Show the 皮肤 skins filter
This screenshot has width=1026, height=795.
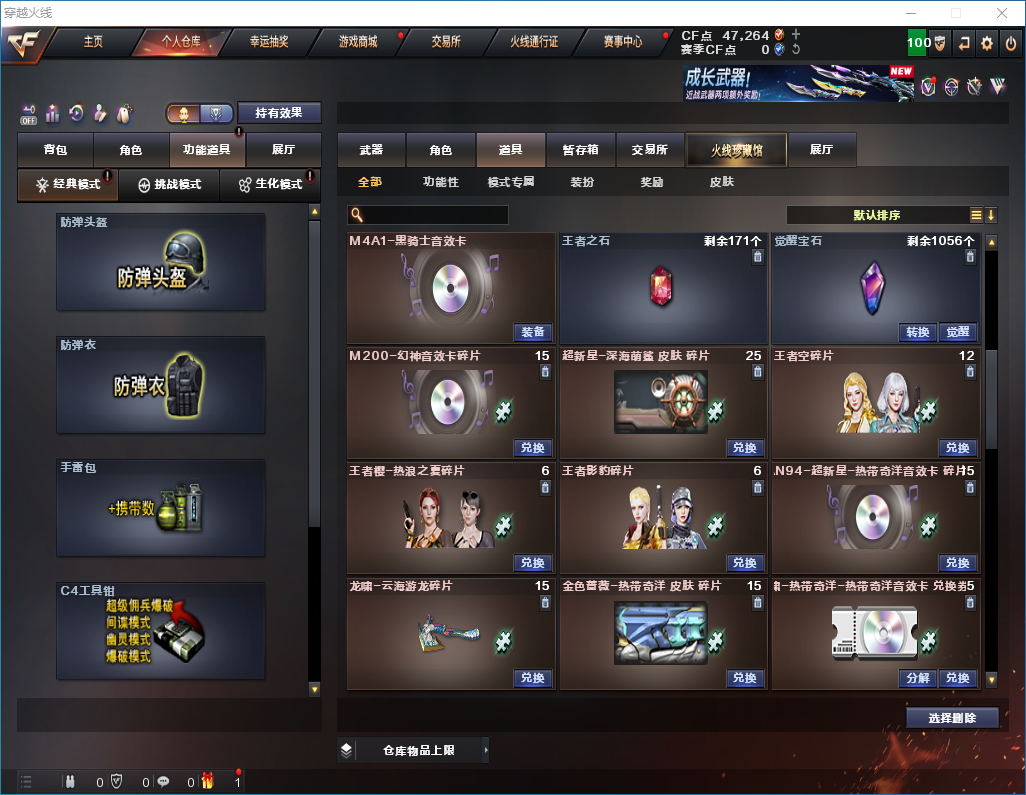(x=721, y=183)
